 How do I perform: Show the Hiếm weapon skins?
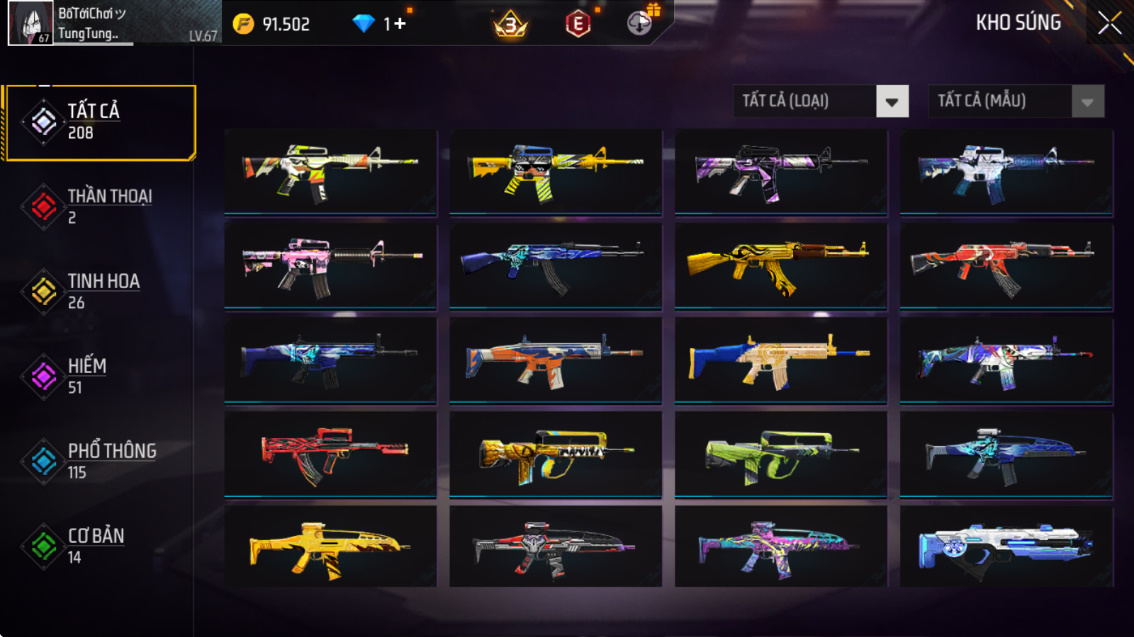coord(98,376)
